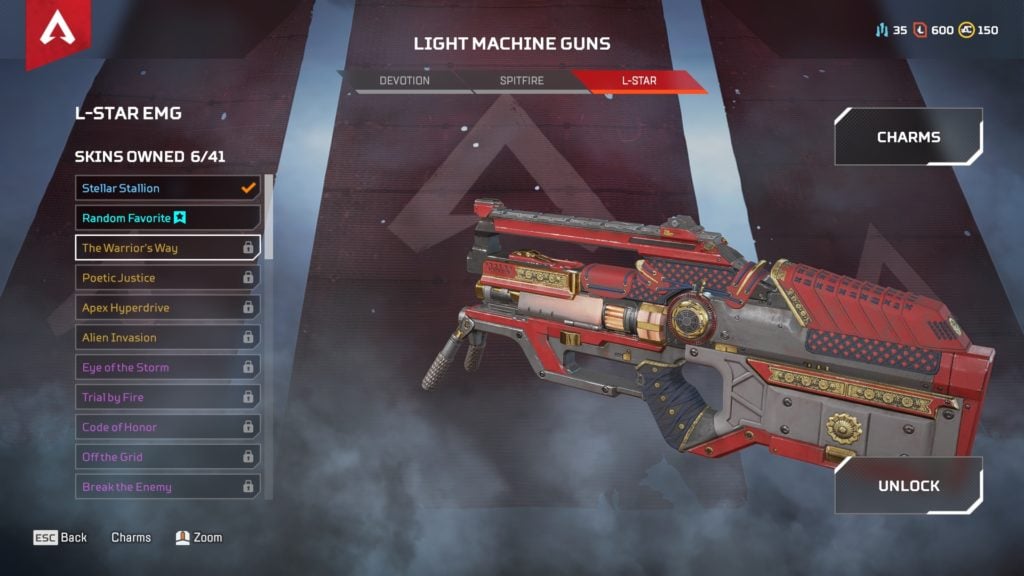Select the L-Star weapon tab
Viewport: 1024px width, 576px height.
pos(638,80)
